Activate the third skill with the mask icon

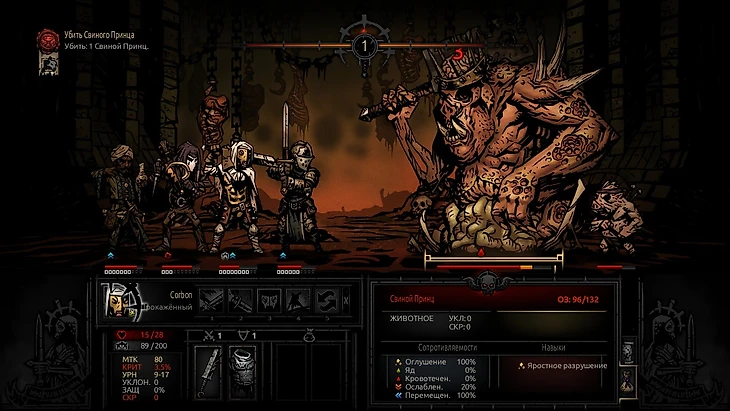click(x=269, y=299)
